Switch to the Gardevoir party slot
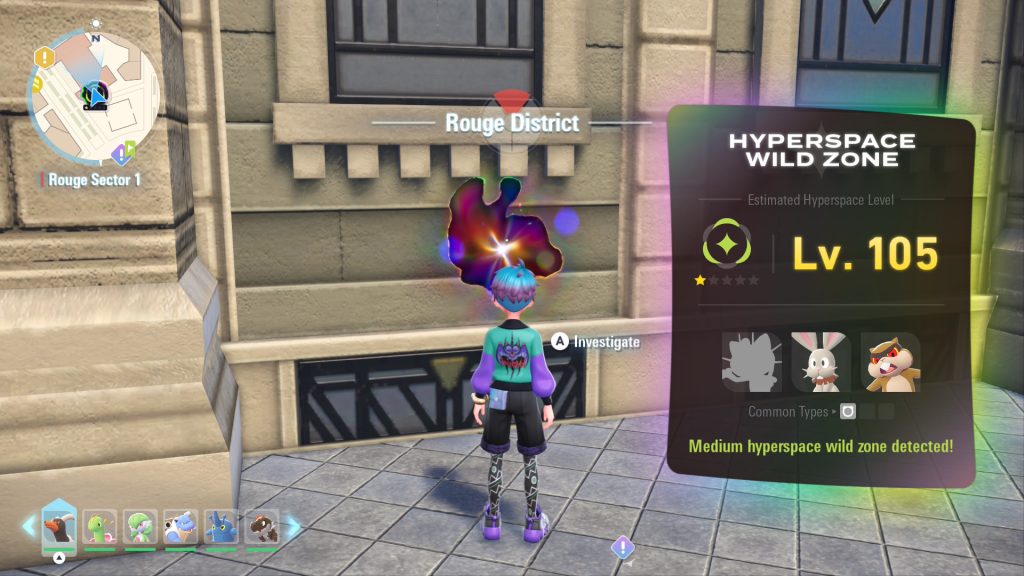The width and height of the screenshot is (1024, 576). coord(140,528)
